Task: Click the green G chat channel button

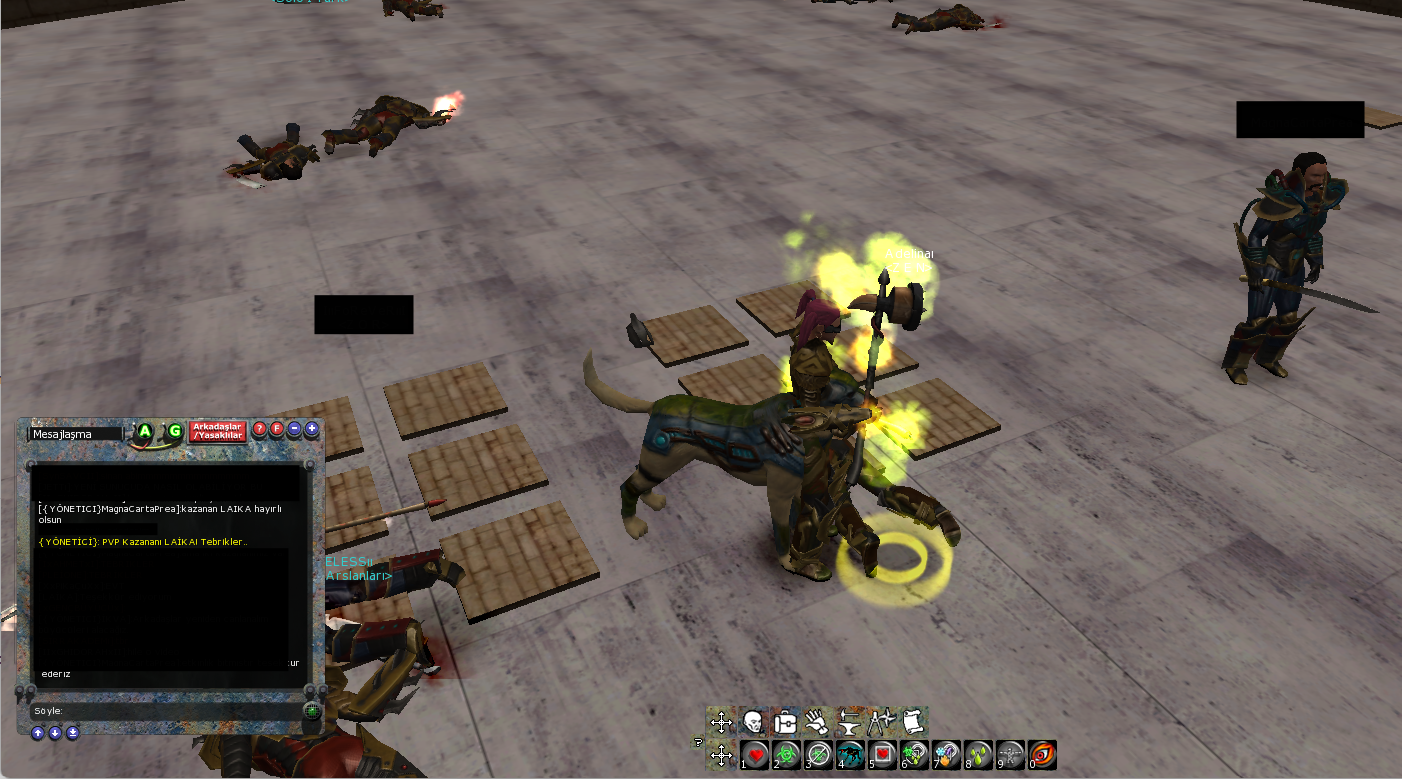Action: 174,432
